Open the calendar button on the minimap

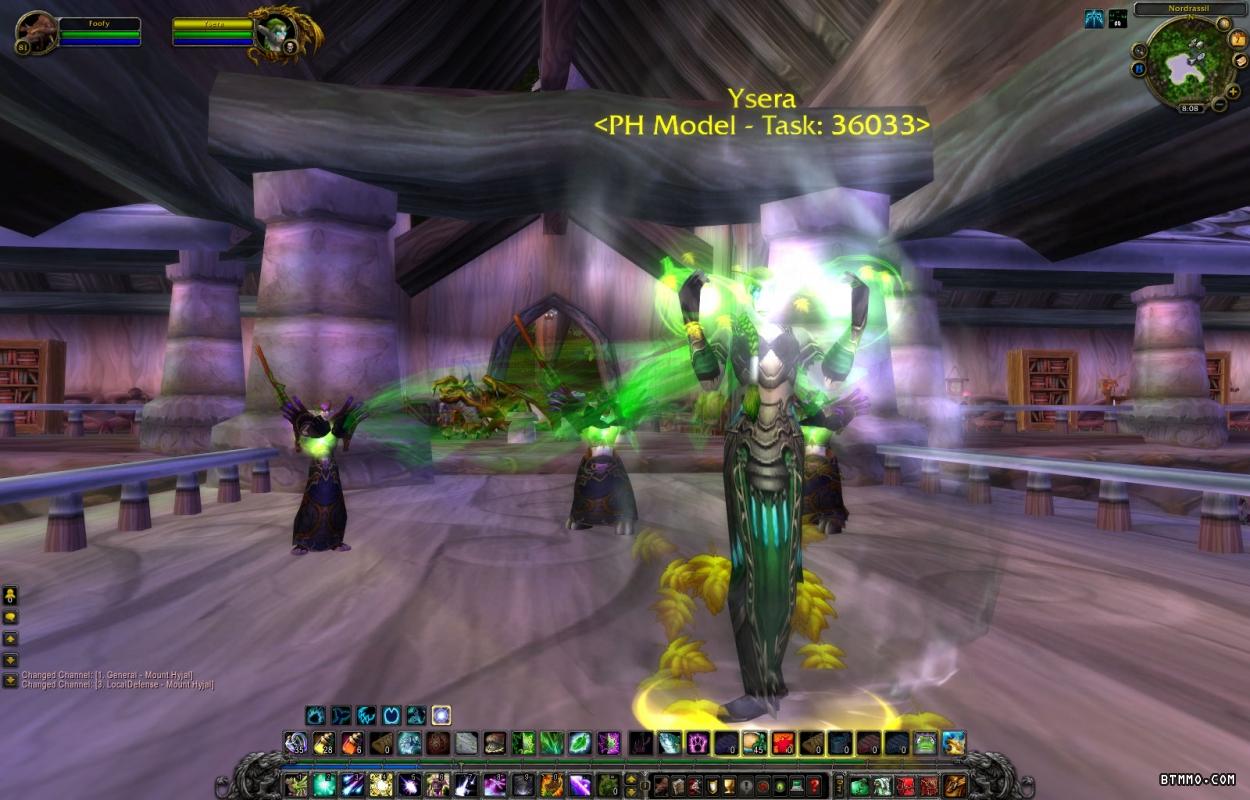tap(1239, 39)
